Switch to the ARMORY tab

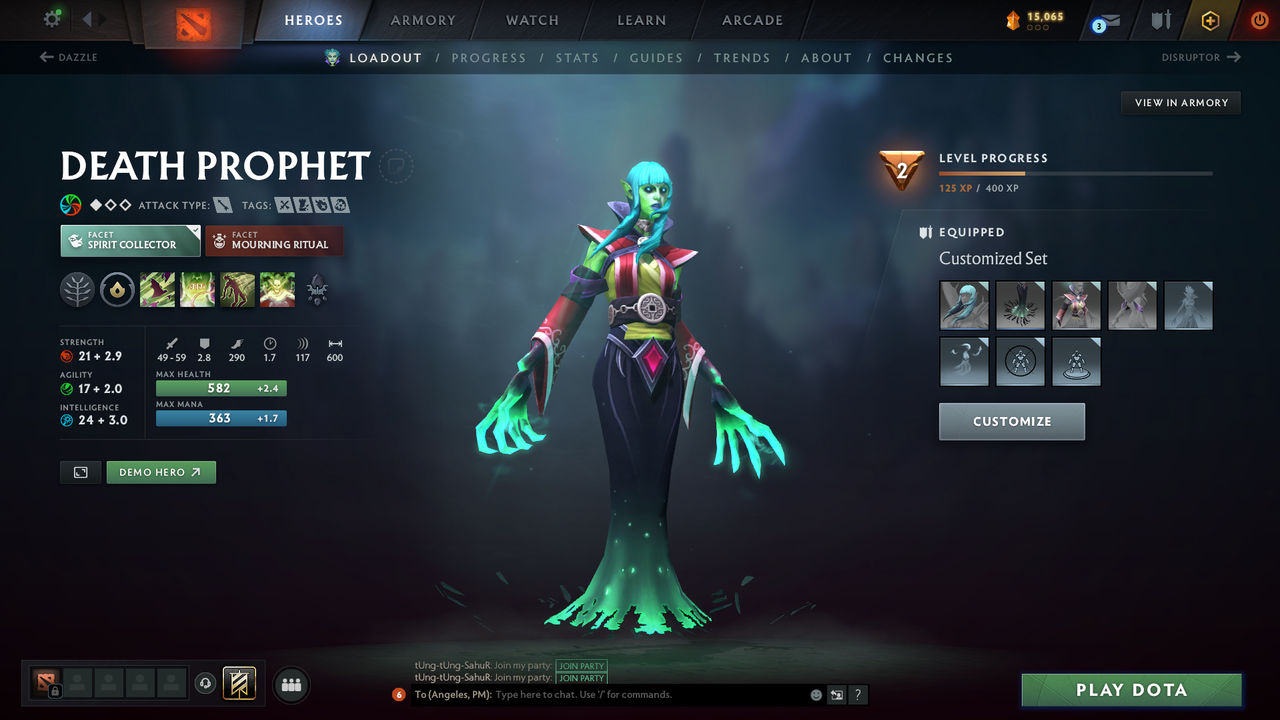tap(422, 20)
